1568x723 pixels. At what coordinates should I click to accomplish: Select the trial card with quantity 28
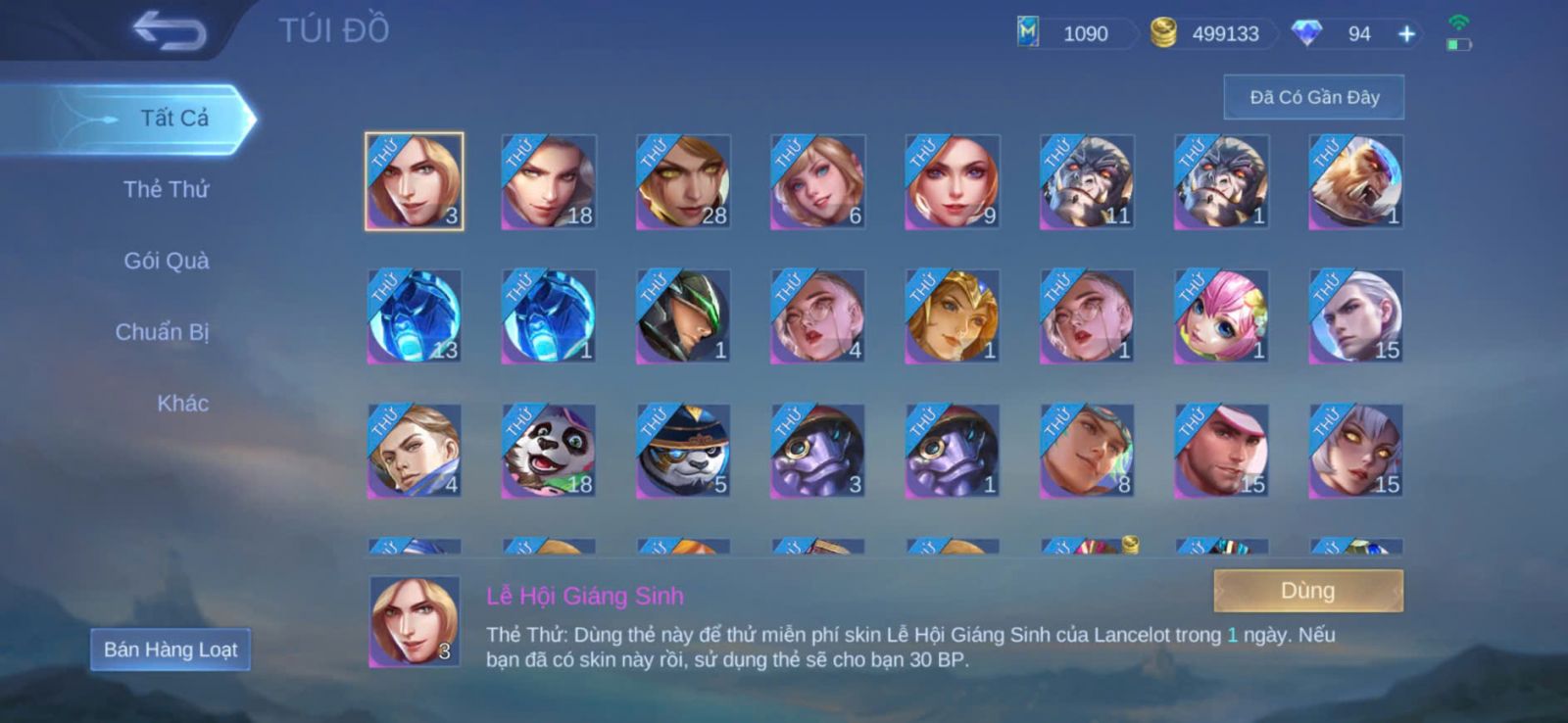pos(683,182)
